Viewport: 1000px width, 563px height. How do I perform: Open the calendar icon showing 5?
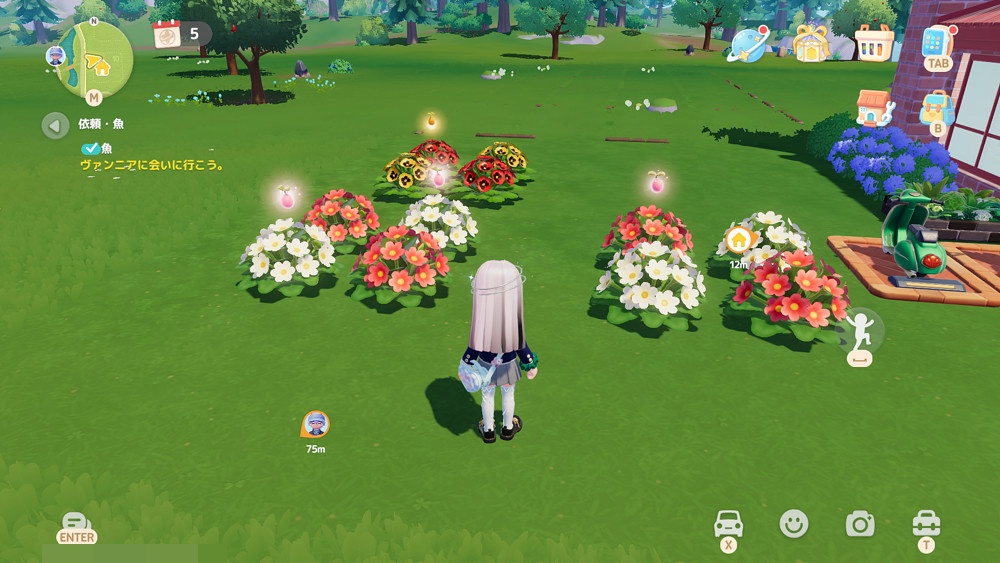(167, 34)
